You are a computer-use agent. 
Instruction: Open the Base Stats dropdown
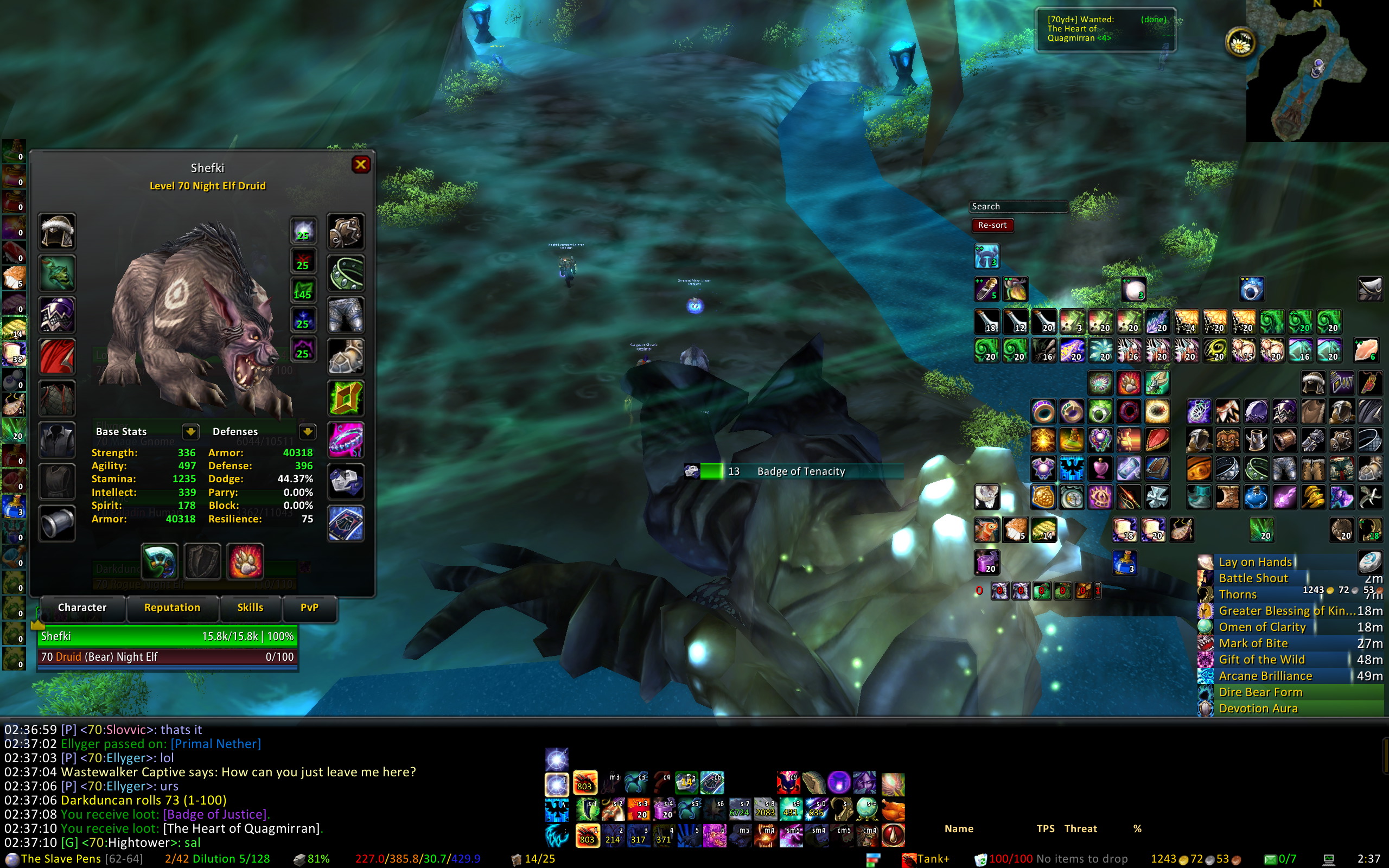pyautogui.click(x=190, y=432)
